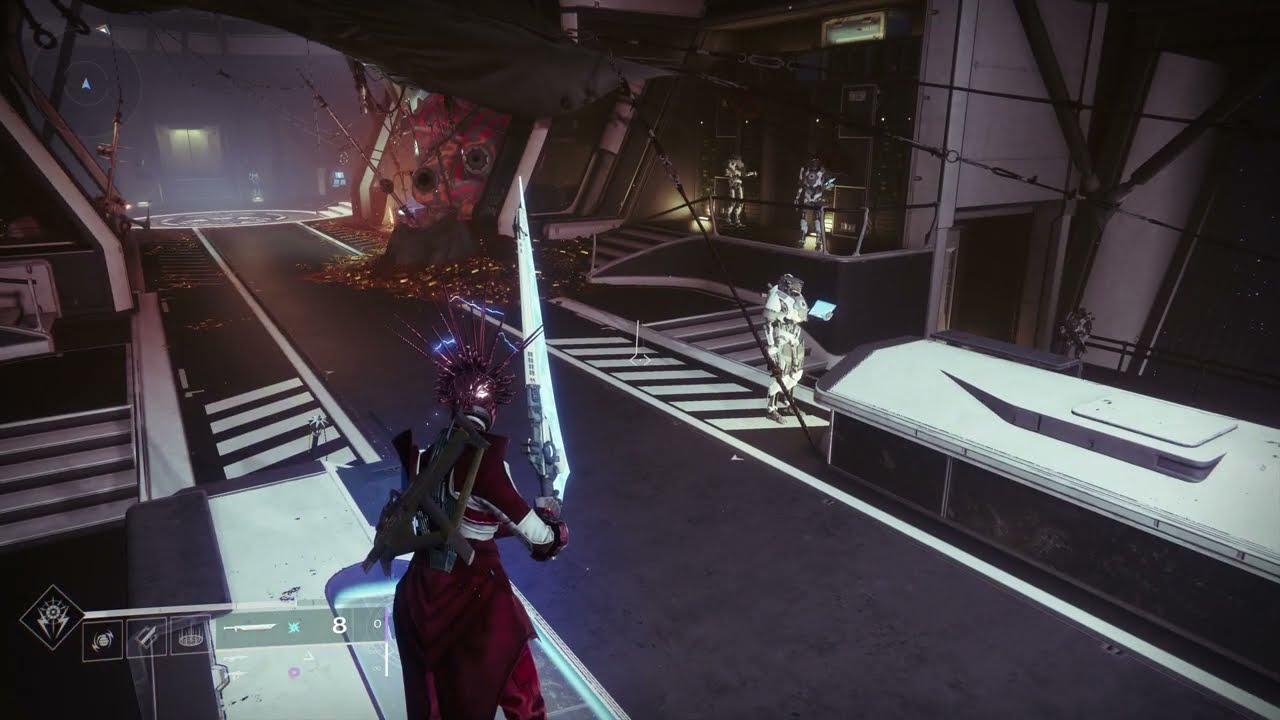
Task: Activate the diamond-shaped super ability icon
Action: pos(52,618)
